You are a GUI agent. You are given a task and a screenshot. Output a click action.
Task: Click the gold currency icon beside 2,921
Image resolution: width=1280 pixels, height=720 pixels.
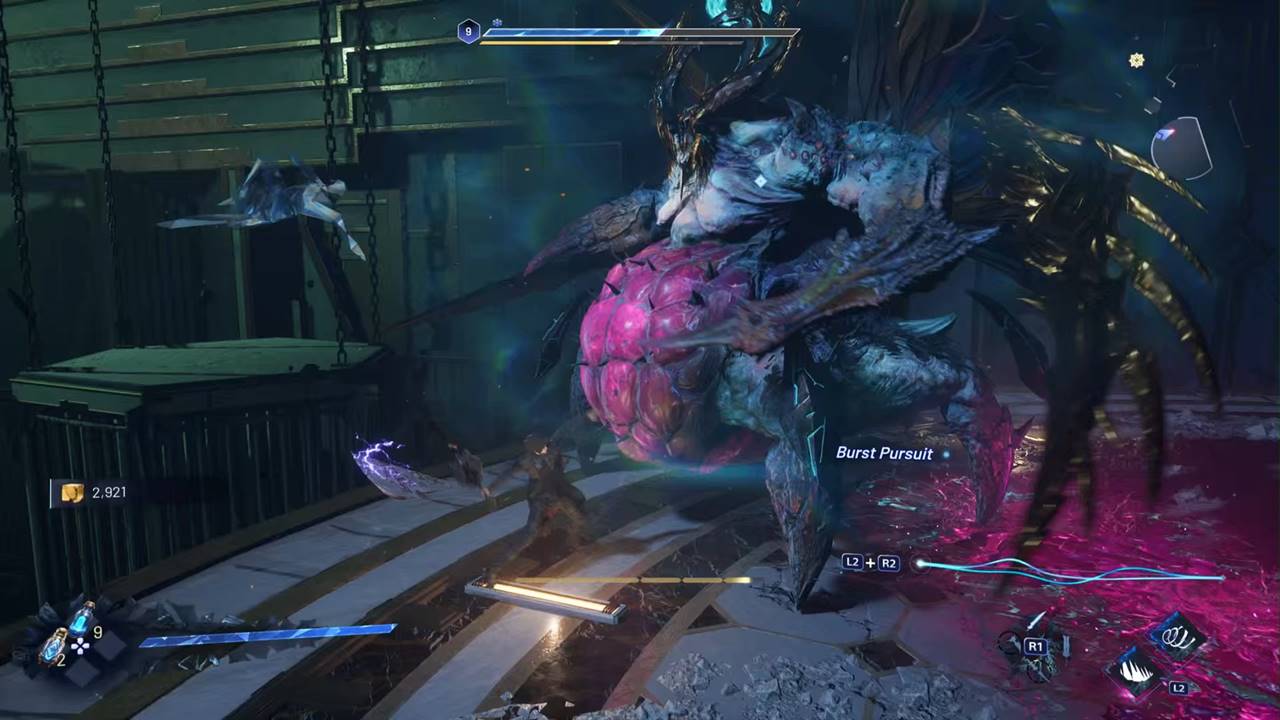click(x=72, y=492)
